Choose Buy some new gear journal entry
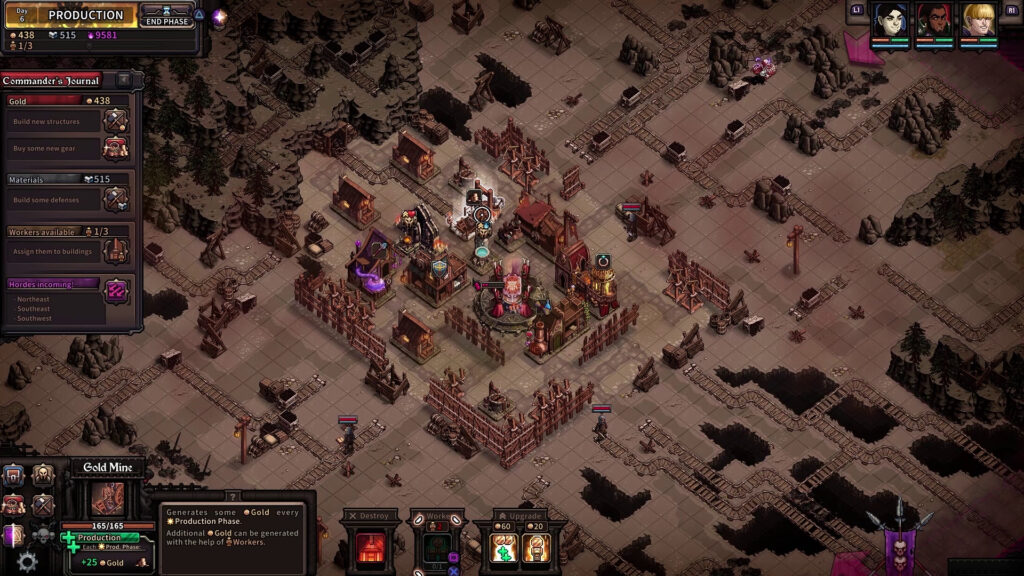Viewport: 1024px width, 576px height. tap(116, 148)
